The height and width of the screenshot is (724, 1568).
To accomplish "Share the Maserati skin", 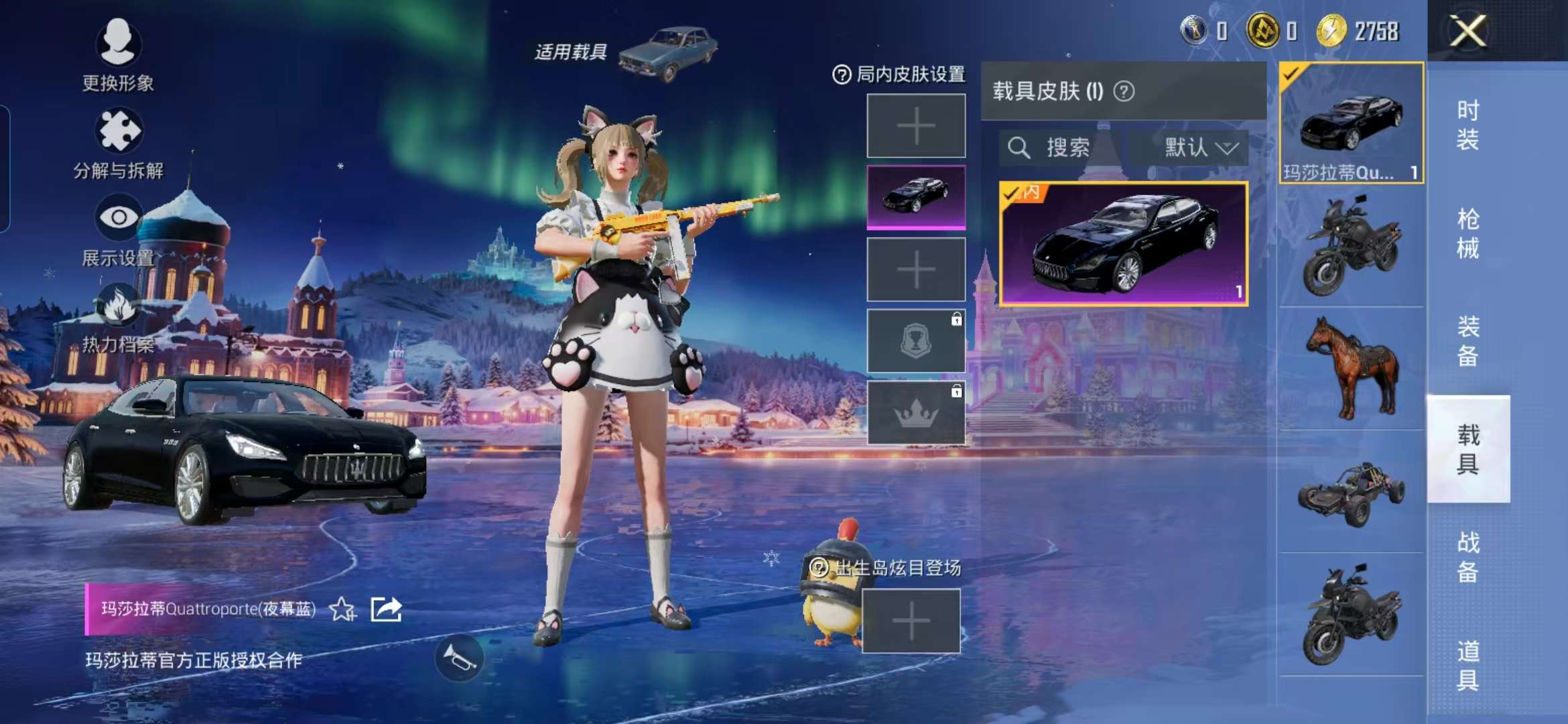I will coord(386,609).
